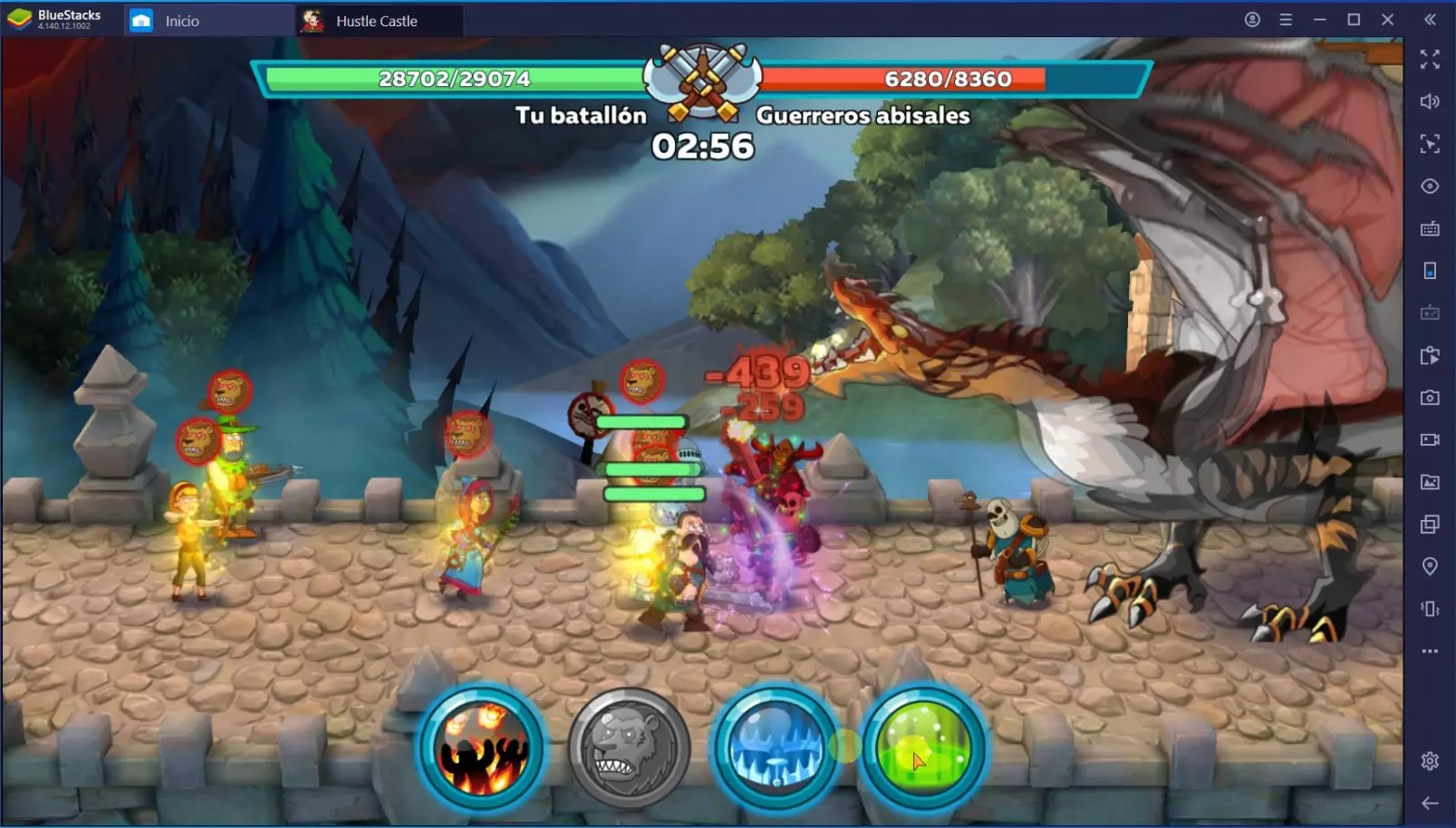Trigger the green poison cloud spell
The height and width of the screenshot is (828, 1456).
(922, 749)
